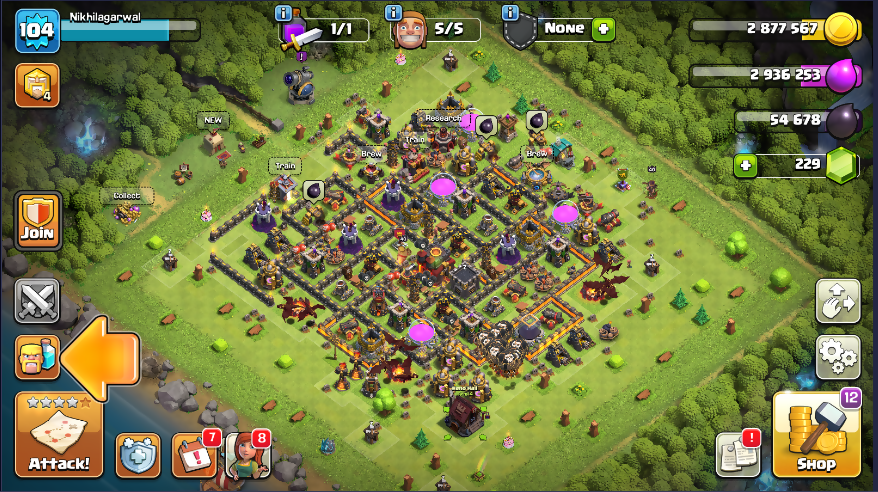Open the village layout editor

(x=838, y=301)
